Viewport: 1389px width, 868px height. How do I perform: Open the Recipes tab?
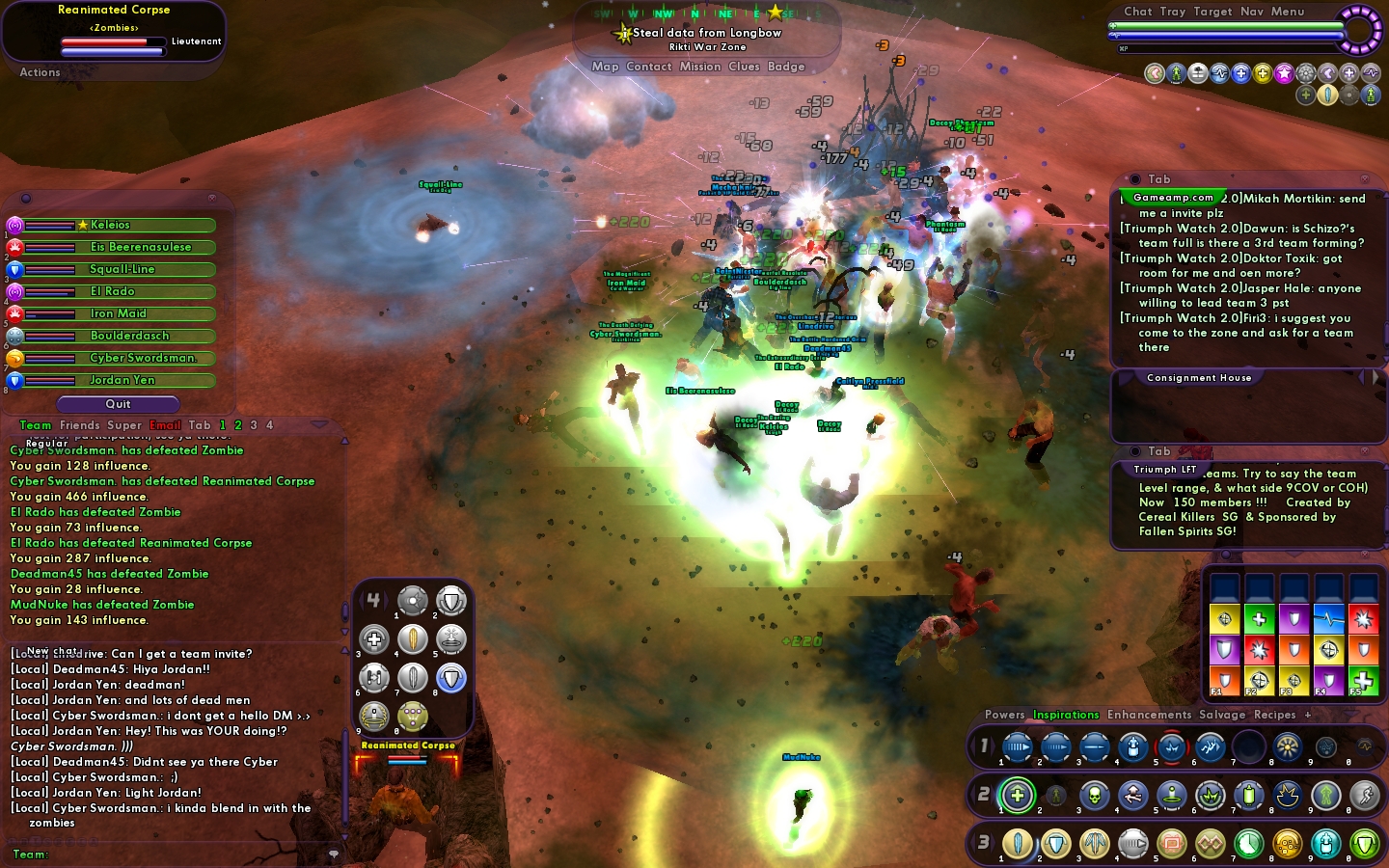1274,715
